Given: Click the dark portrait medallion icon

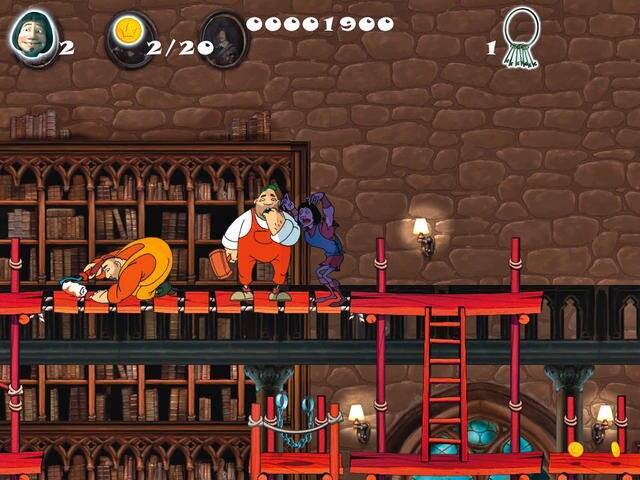Looking at the screenshot, I should (x=223, y=37).
